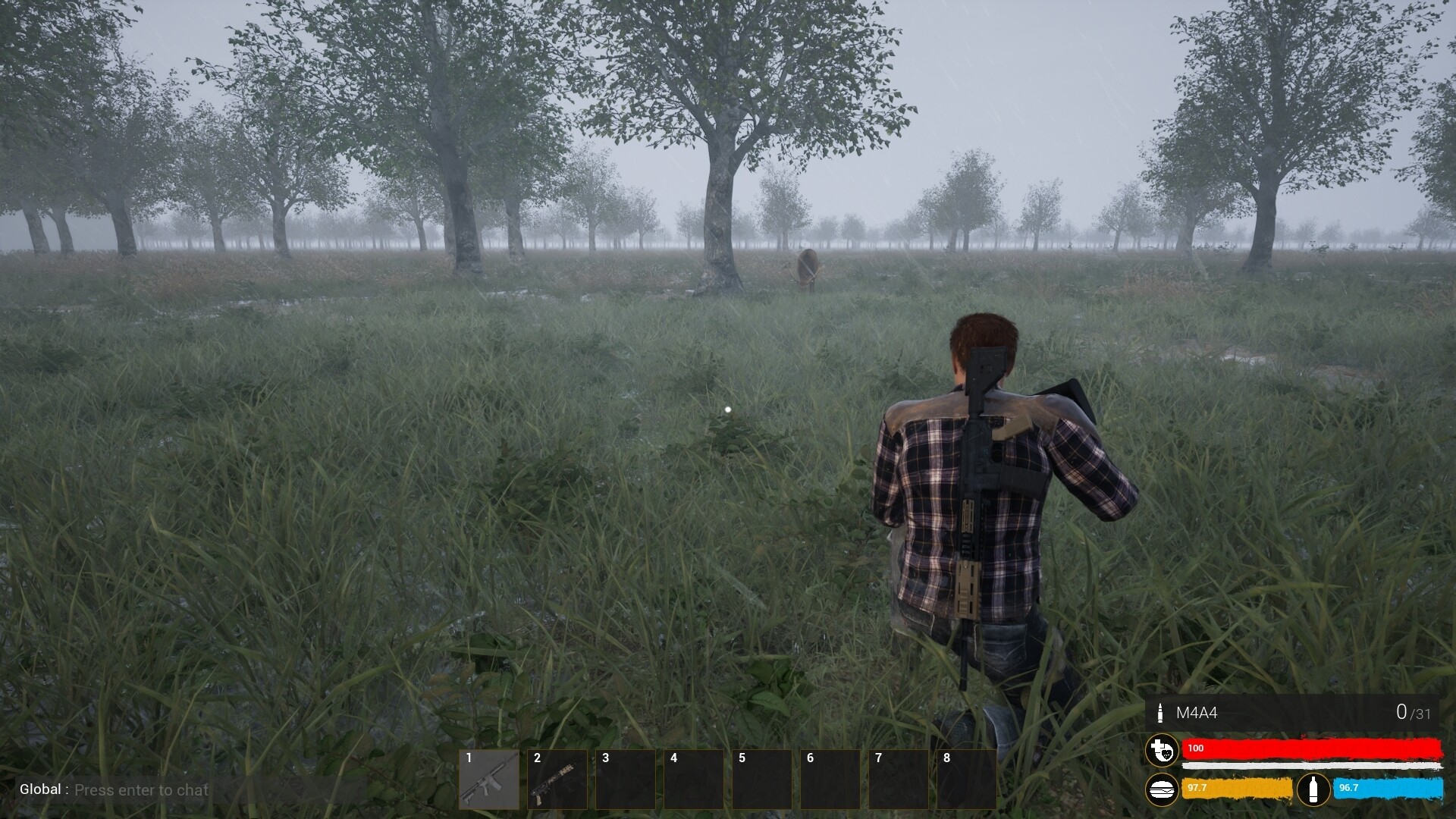Select empty hotbar slot 7
Image resolution: width=1456 pixels, height=819 pixels.
click(899, 780)
